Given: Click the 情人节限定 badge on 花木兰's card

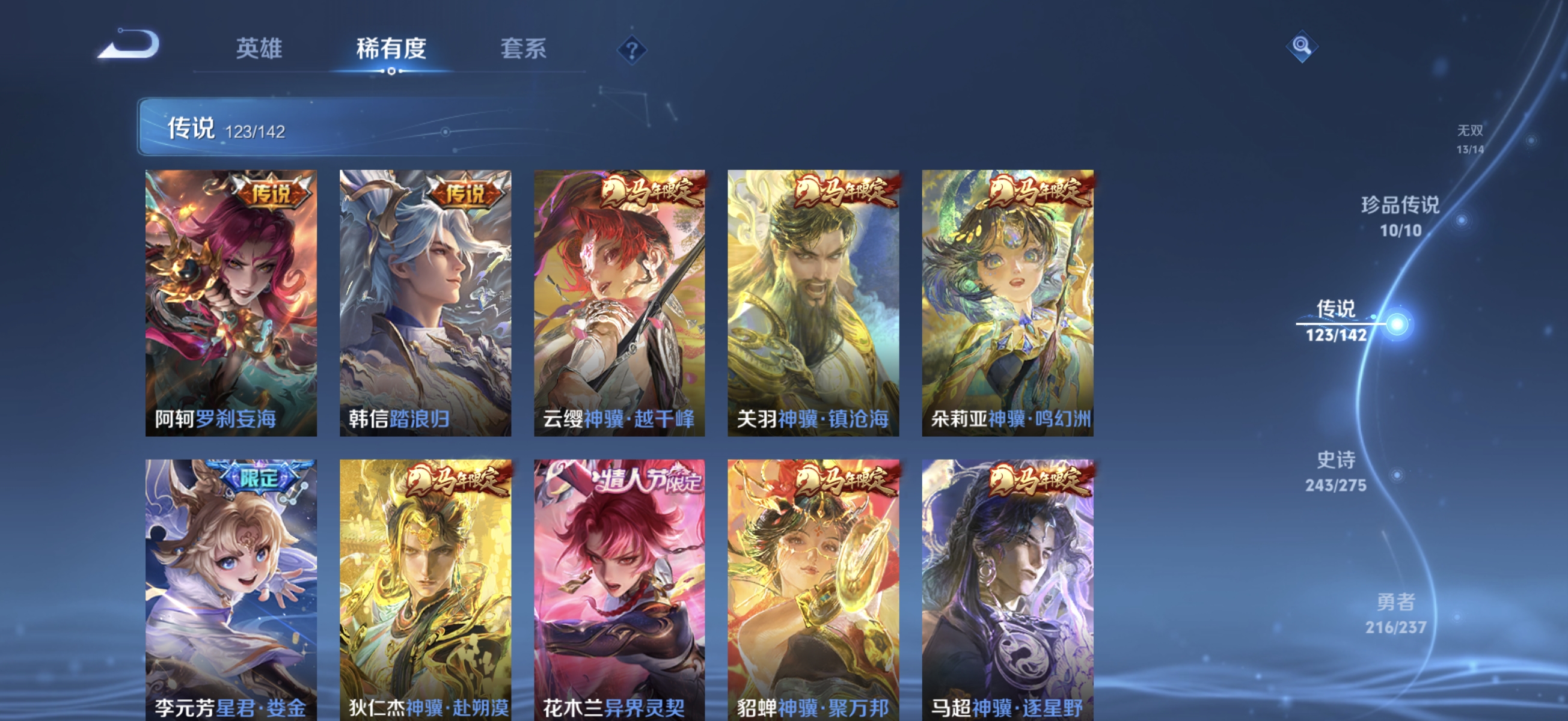Looking at the screenshot, I should [x=651, y=481].
